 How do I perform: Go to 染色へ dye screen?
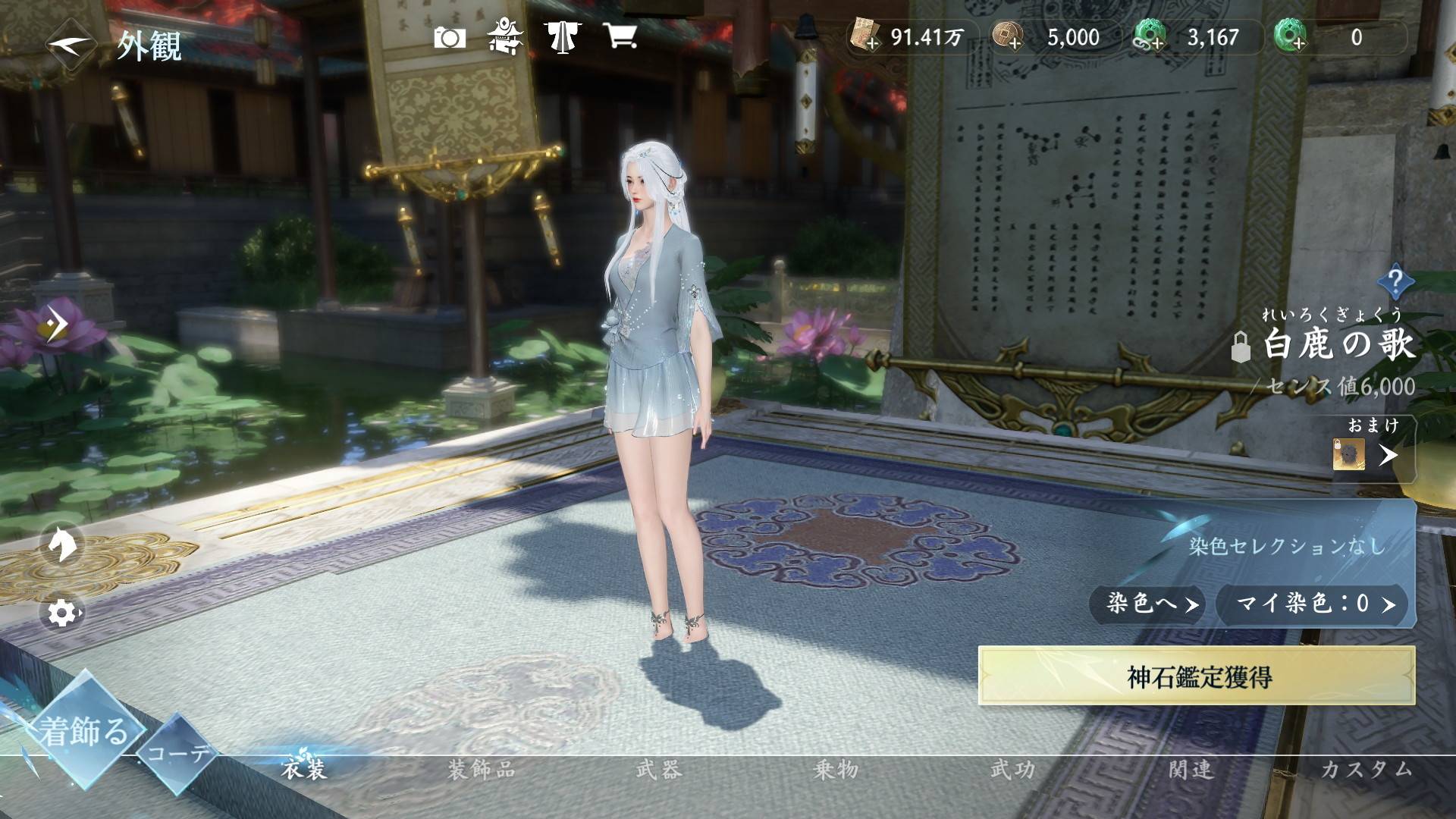coord(1148,604)
